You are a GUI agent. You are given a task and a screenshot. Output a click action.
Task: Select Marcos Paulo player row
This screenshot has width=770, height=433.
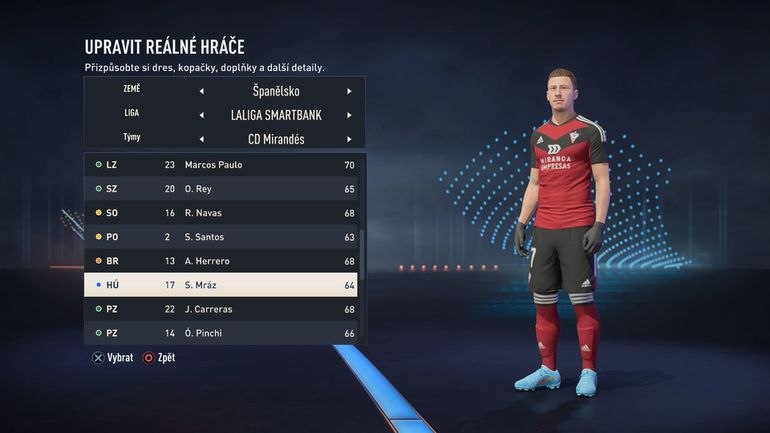click(x=222, y=164)
